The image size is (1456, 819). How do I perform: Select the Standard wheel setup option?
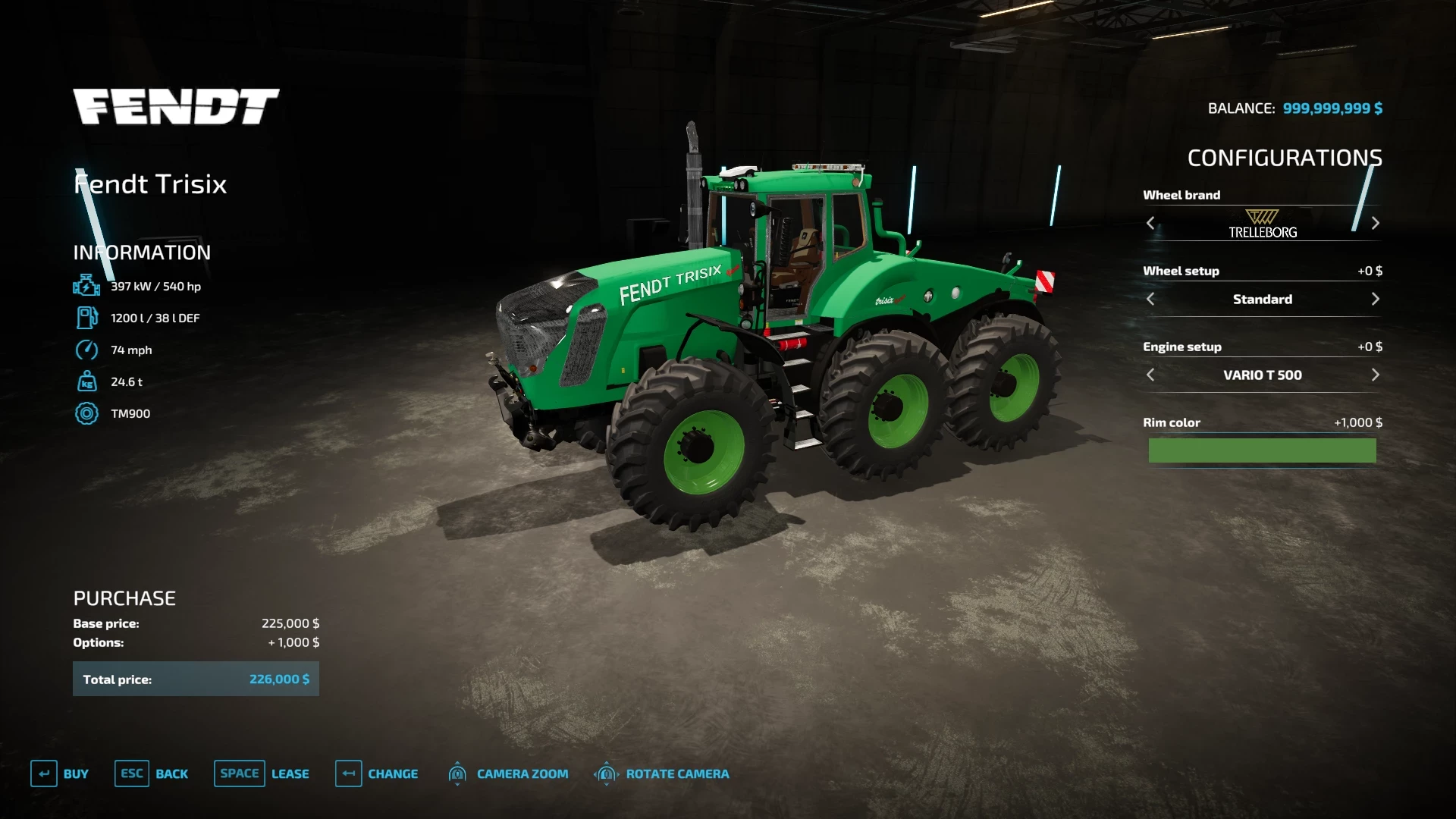pos(1262,299)
